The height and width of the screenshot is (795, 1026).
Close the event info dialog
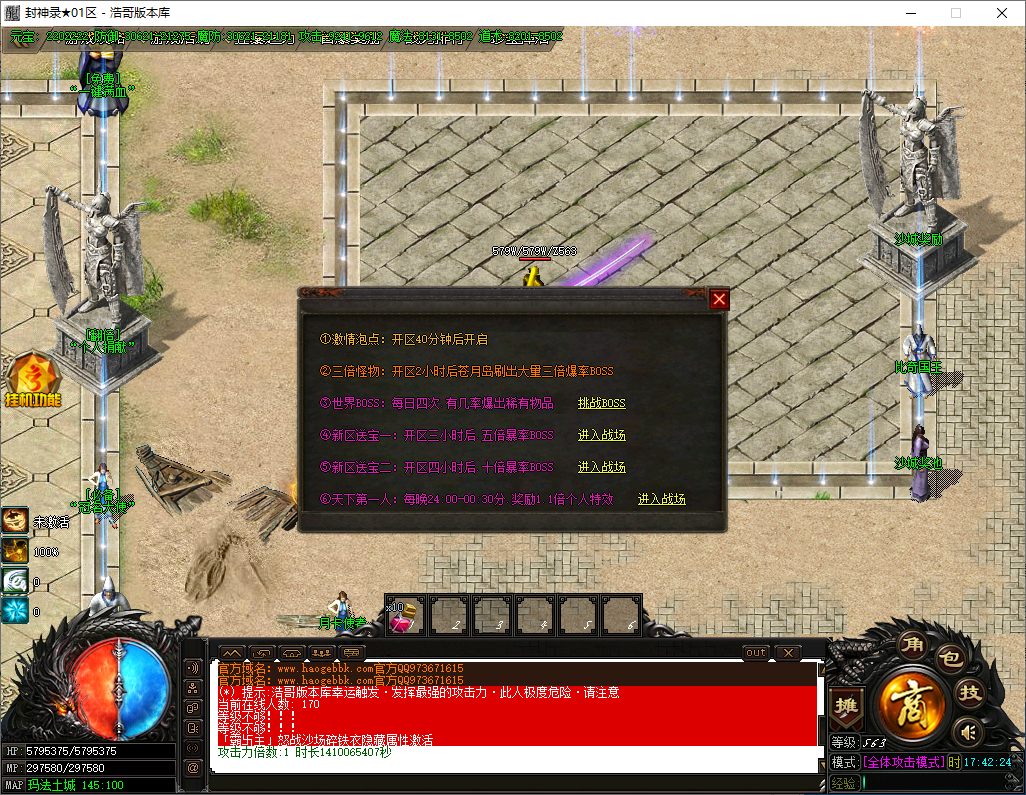718,299
